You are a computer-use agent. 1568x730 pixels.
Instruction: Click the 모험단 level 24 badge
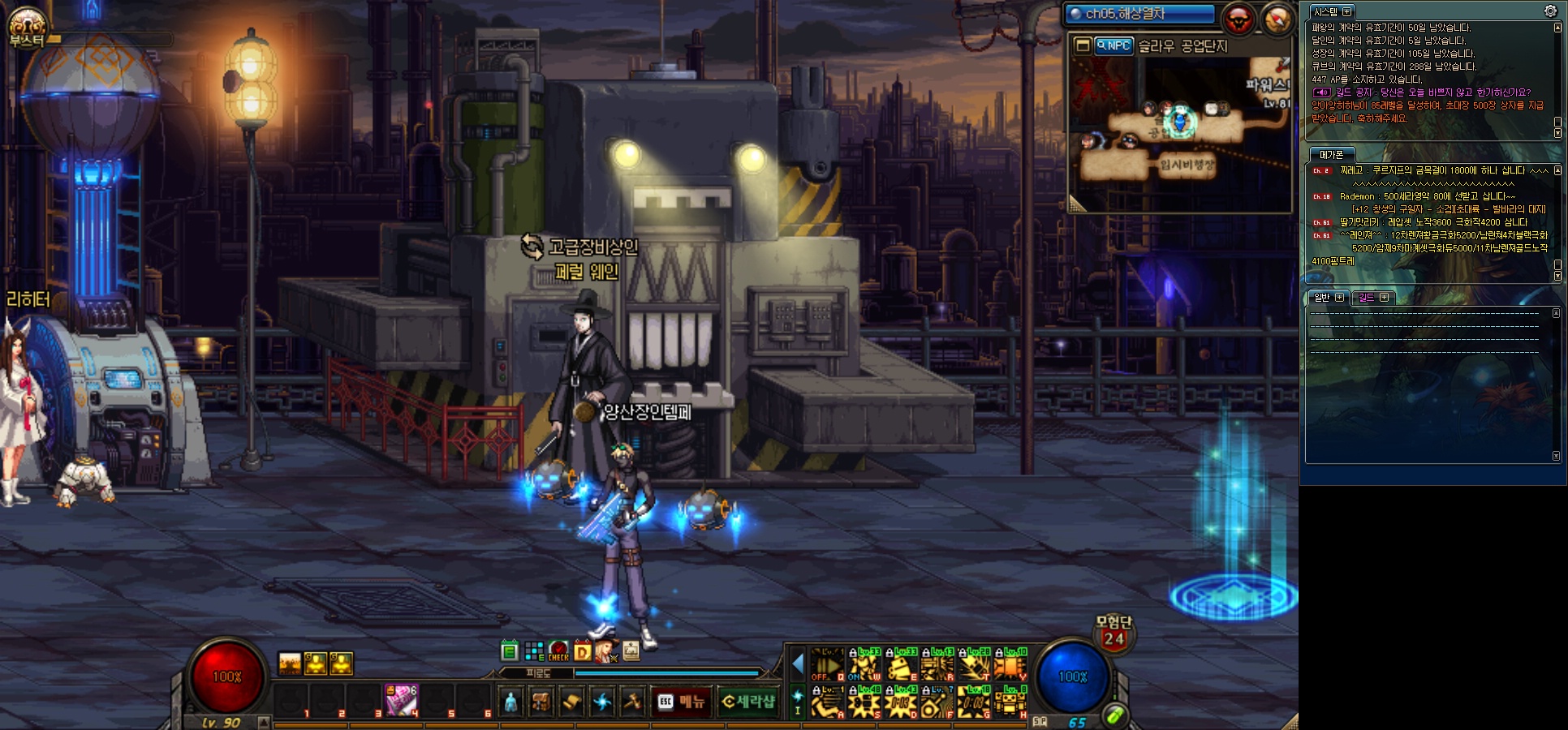(x=1114, y=633)
